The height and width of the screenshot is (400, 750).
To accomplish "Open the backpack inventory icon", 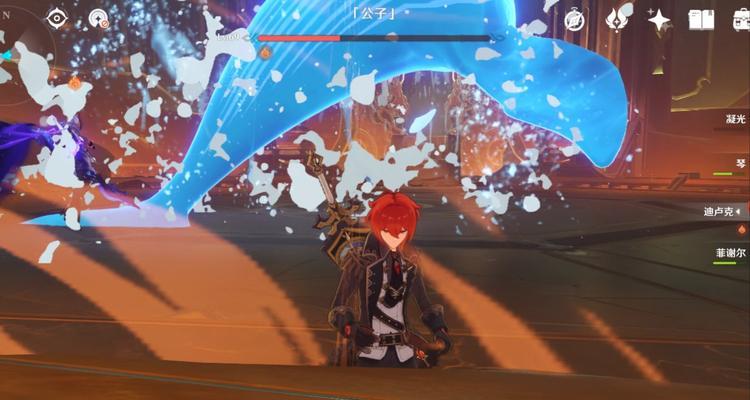I will pos(739,19).
